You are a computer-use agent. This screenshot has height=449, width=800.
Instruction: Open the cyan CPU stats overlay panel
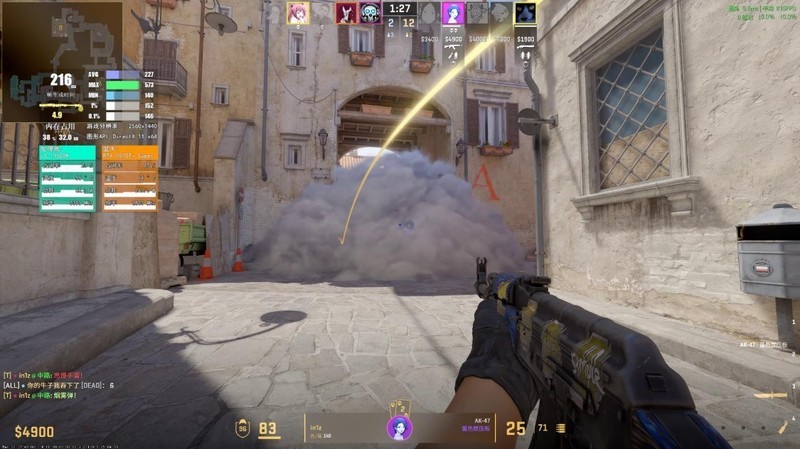click(x=67, y=177)
